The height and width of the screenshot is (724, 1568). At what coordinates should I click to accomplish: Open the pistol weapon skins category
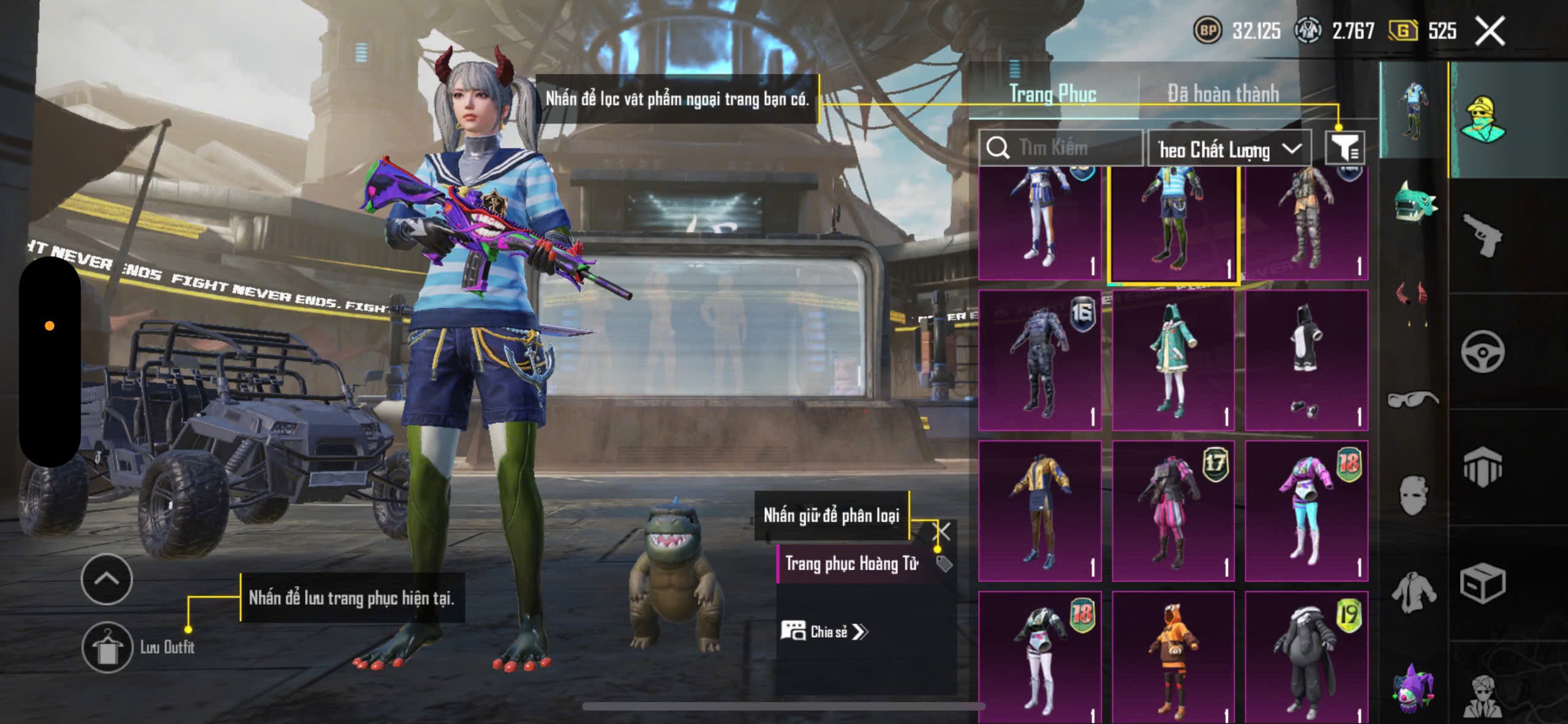point(1482,235)
